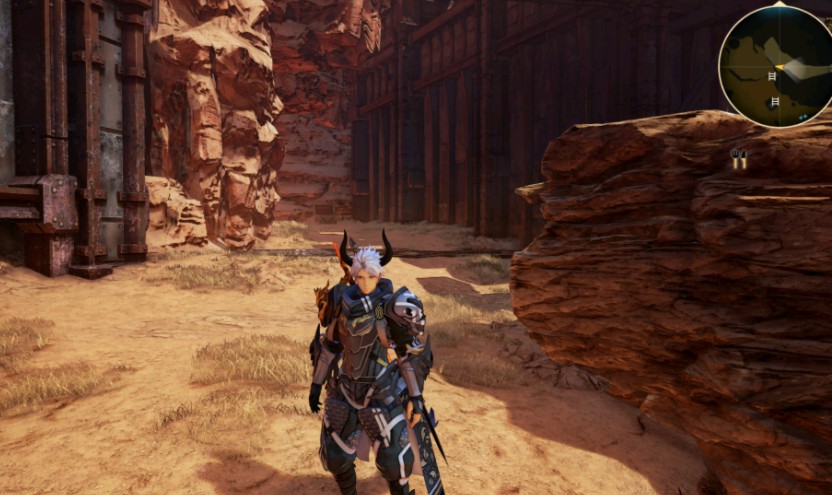The height and width of the screenshot is (495, 832).
Task: Click the fork and knife meal icon
Action: pos(739,158)
